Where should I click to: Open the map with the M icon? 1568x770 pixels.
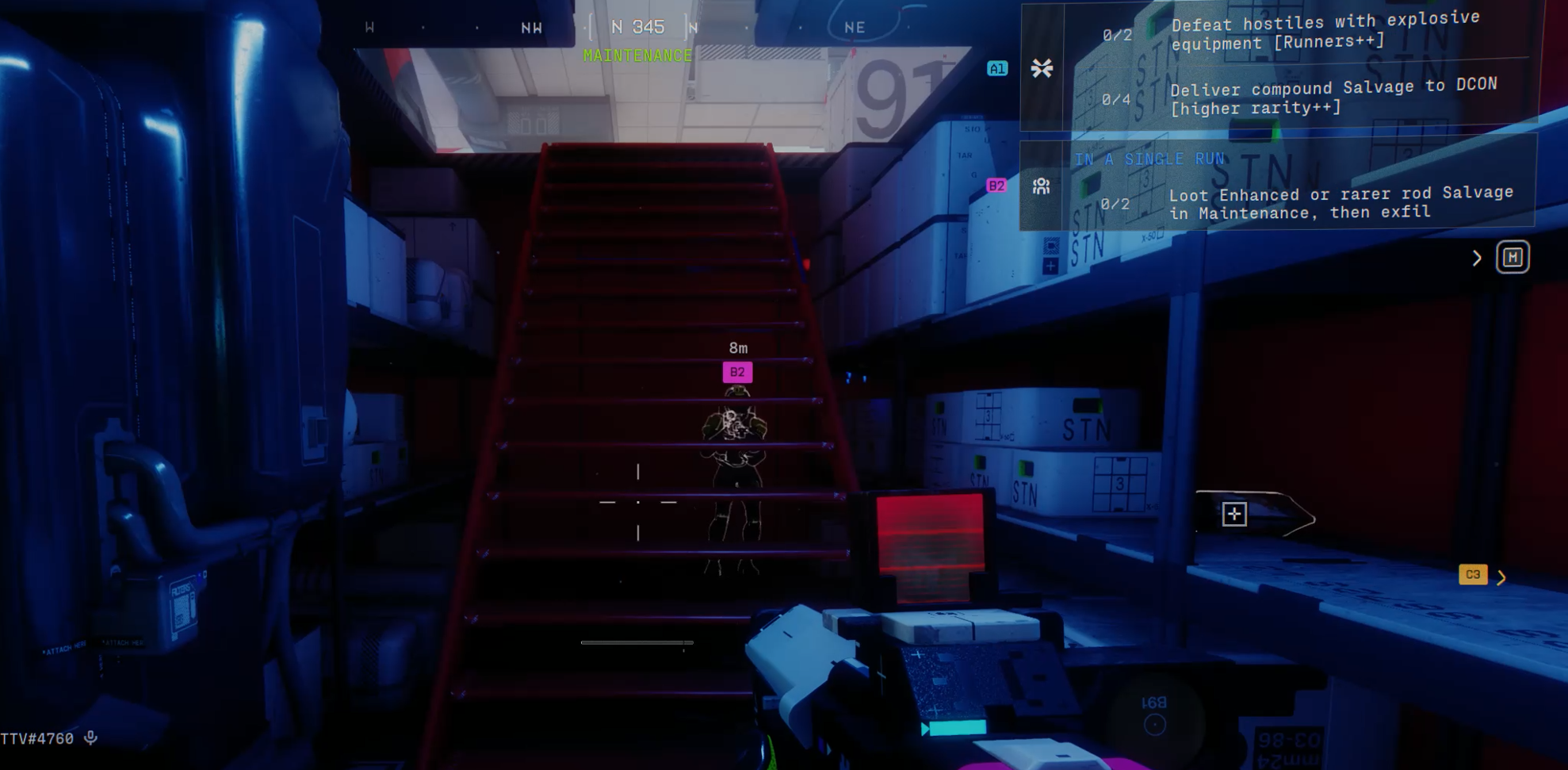coord(1512,258)
